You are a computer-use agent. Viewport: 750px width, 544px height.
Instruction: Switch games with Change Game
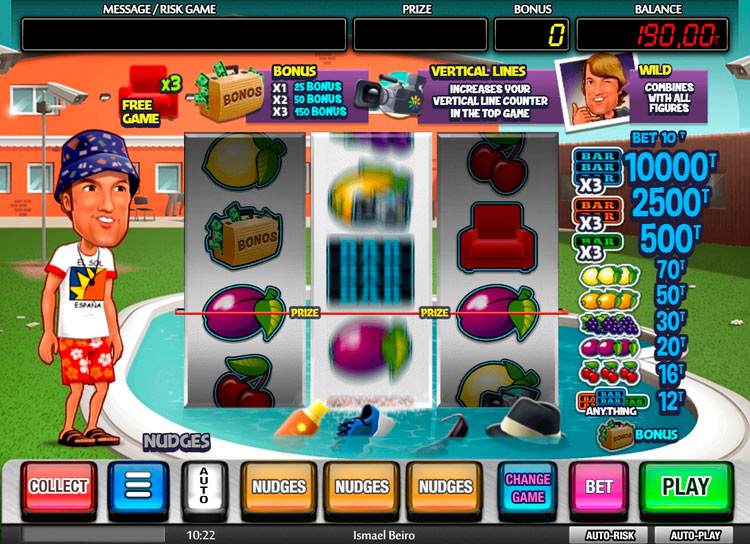[527, 487]
